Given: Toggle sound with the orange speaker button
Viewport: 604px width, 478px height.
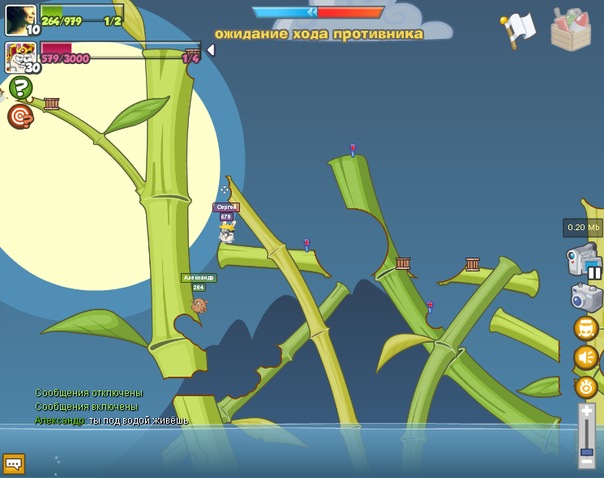Looking at the screenshot, I should click(585, 357).
